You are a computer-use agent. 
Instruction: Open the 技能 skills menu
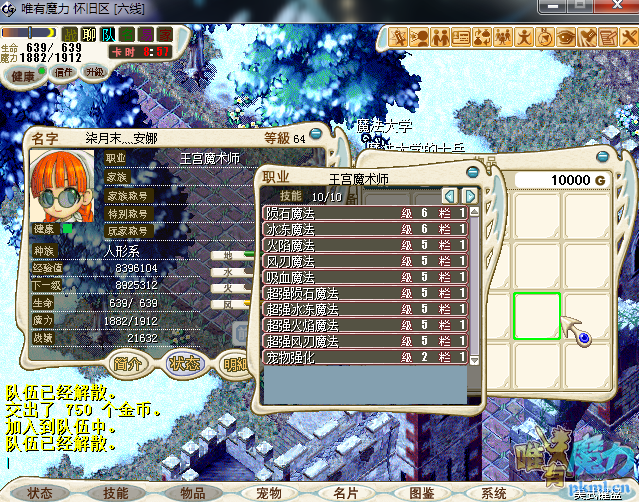116,493
